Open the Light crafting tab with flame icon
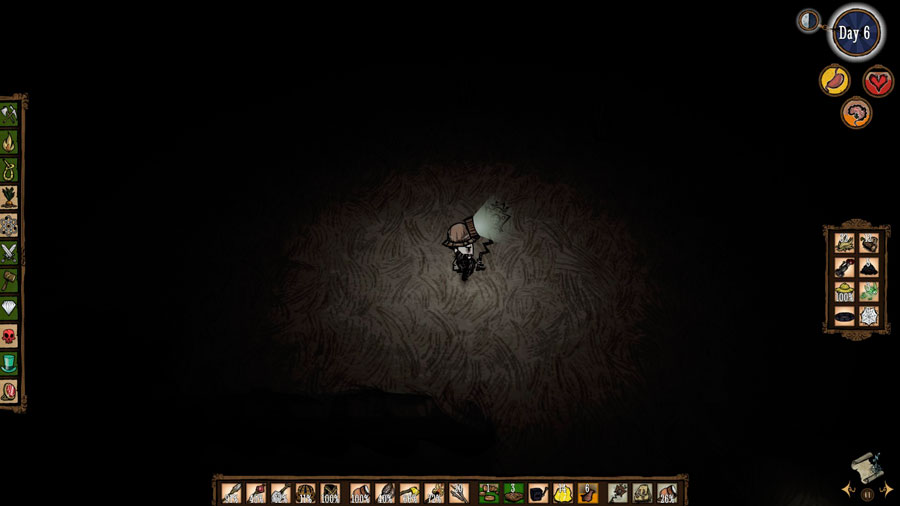900x506 pixels. pos(10,141)
